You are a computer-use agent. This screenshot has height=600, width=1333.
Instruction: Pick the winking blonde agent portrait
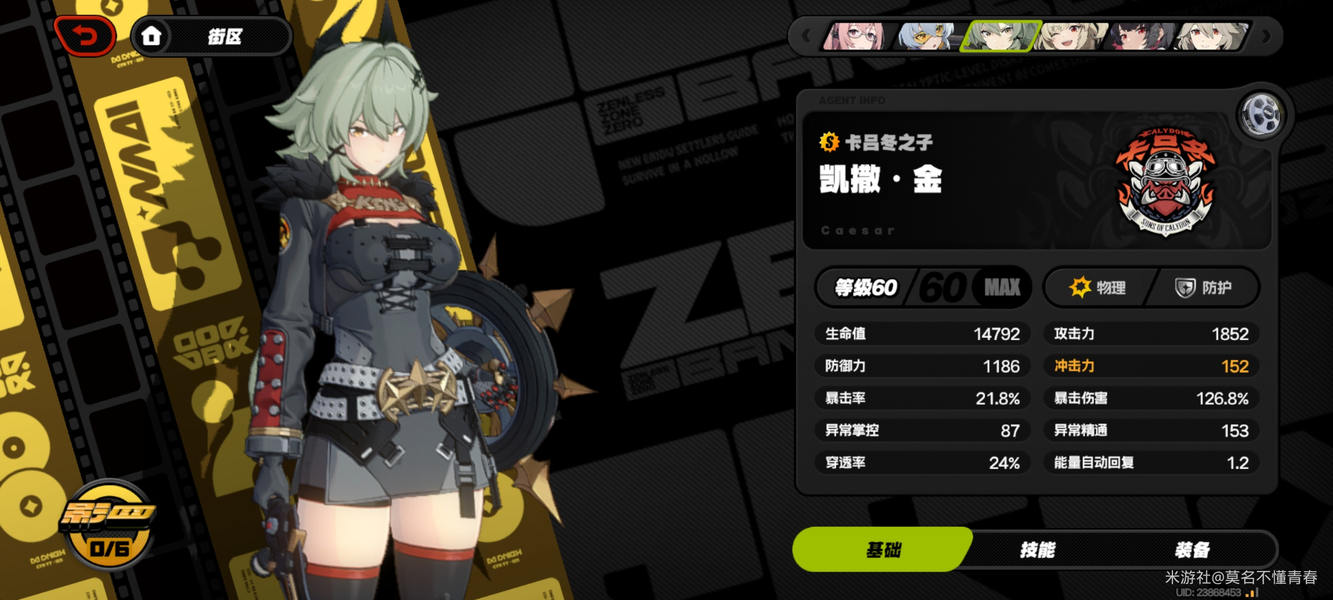(1071, 37)
